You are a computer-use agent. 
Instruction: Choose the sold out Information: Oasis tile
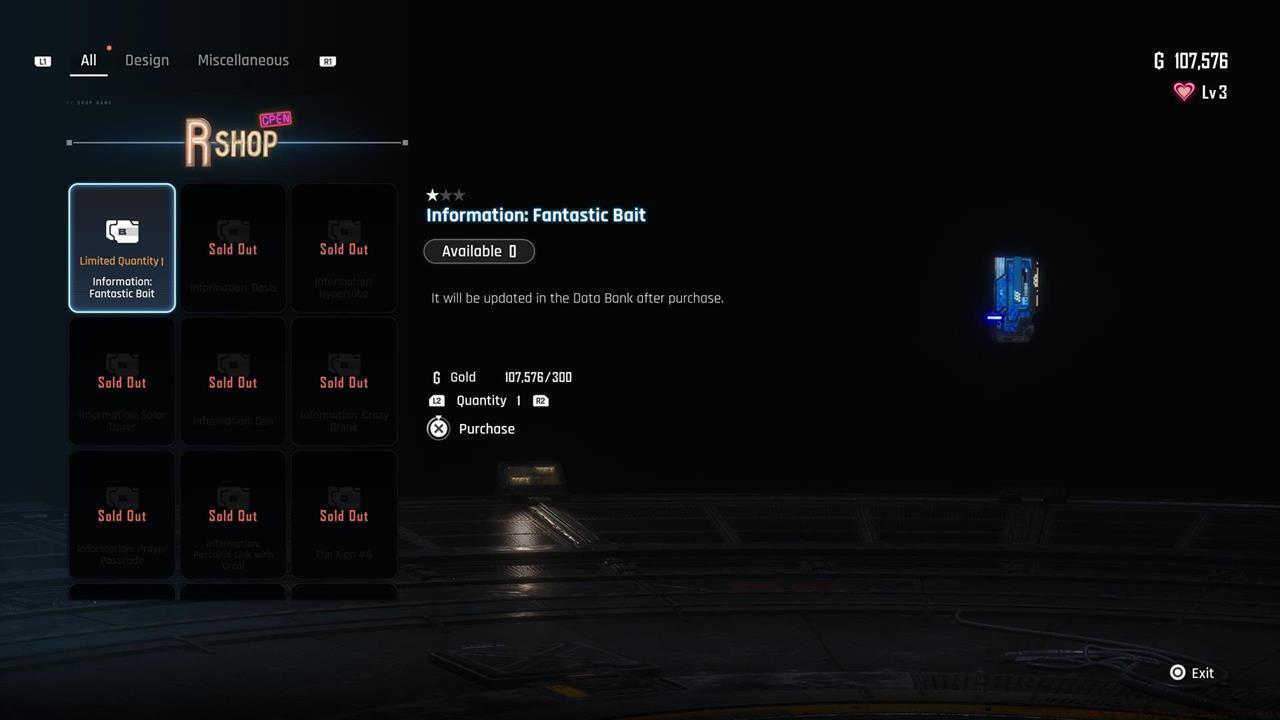[233, 248]
